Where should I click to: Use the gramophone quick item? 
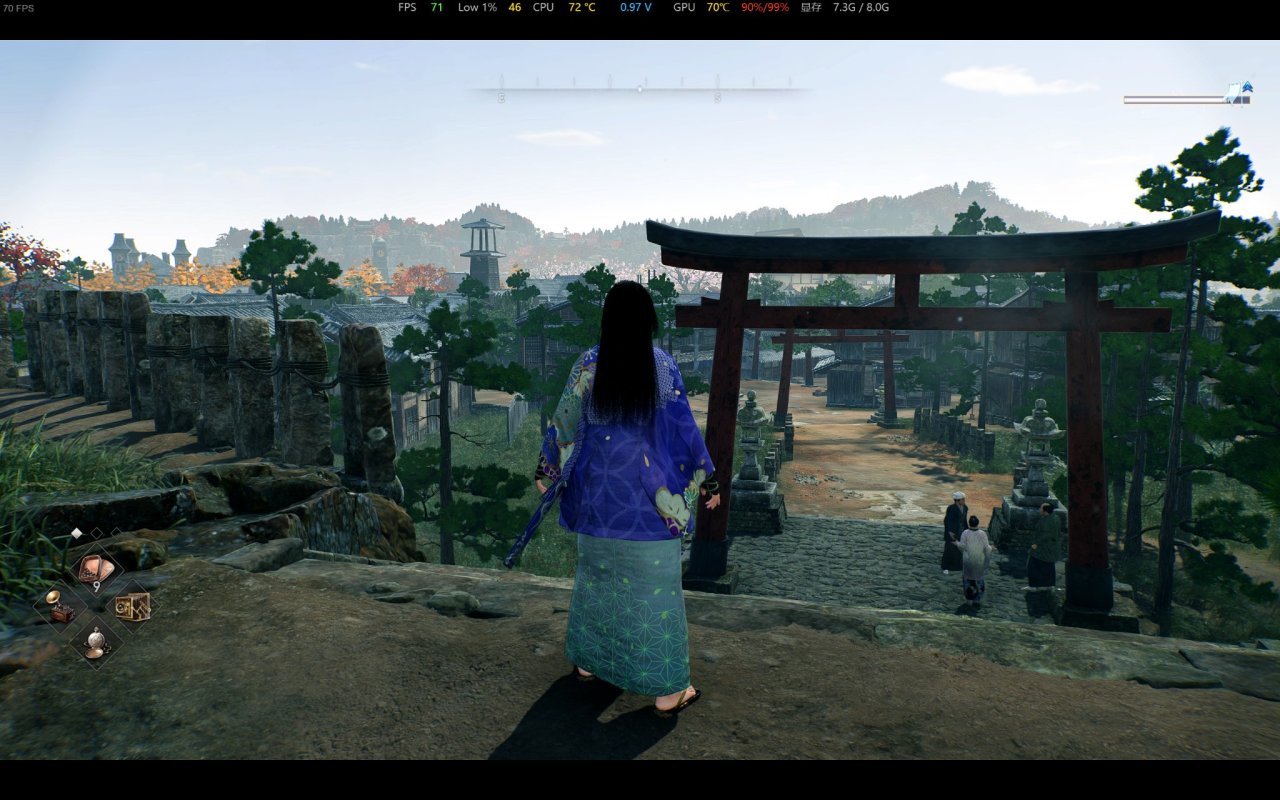click(58, 606)
